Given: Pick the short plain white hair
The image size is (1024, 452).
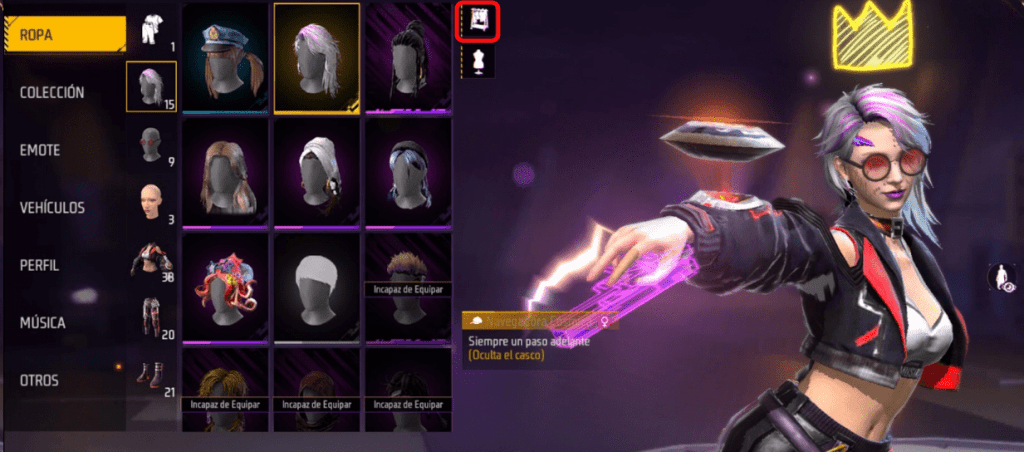Looking at the screenshot, I should tap(316, 287).
